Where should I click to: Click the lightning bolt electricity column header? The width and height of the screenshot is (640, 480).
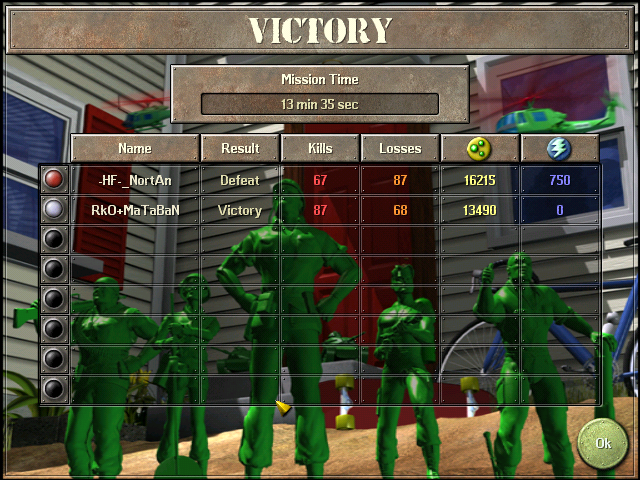pyautogui.click(x=560, y=148)
